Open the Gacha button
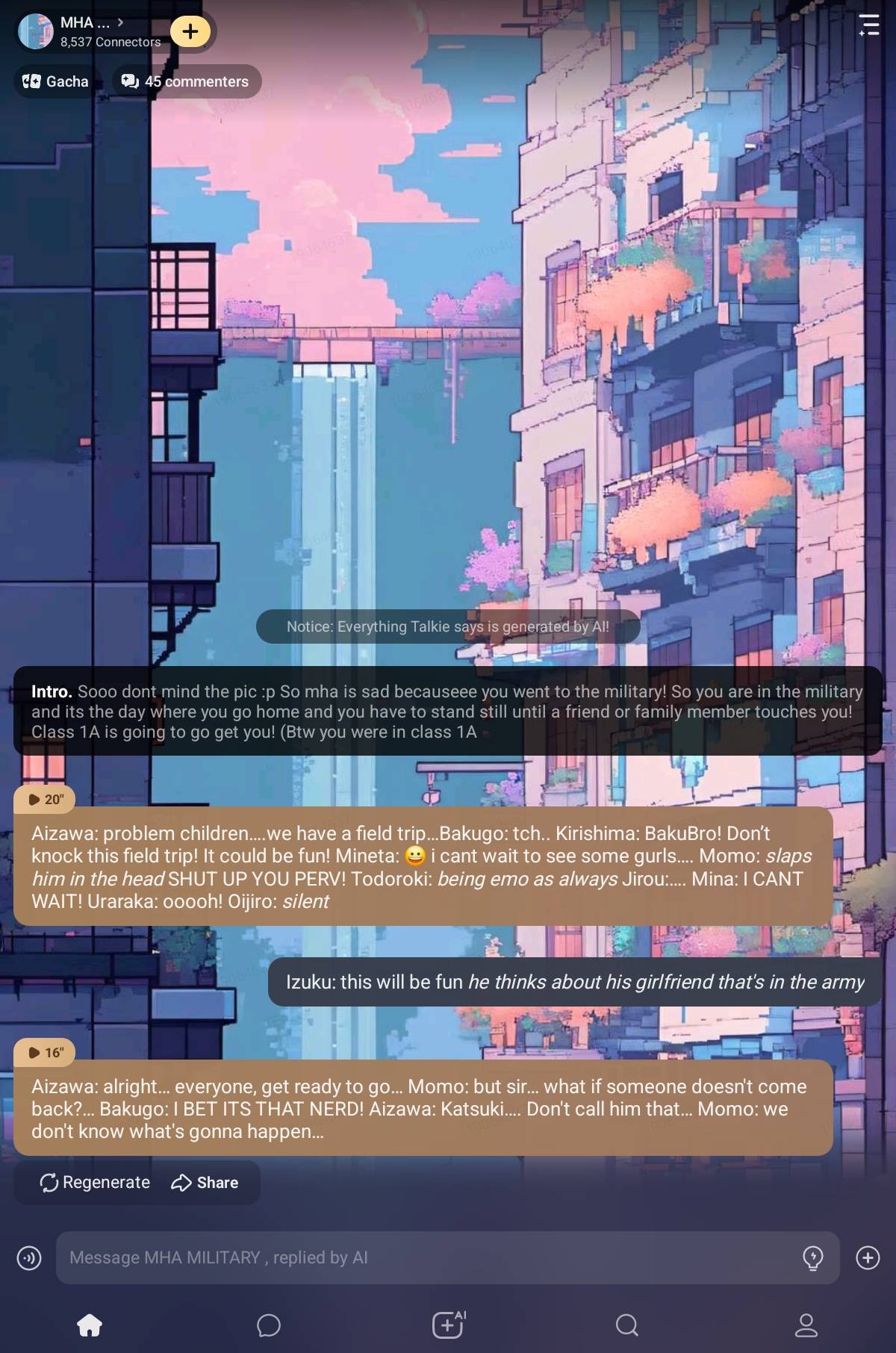The image size is (896, 1353). pyautogui.click(x=56, y=81)
